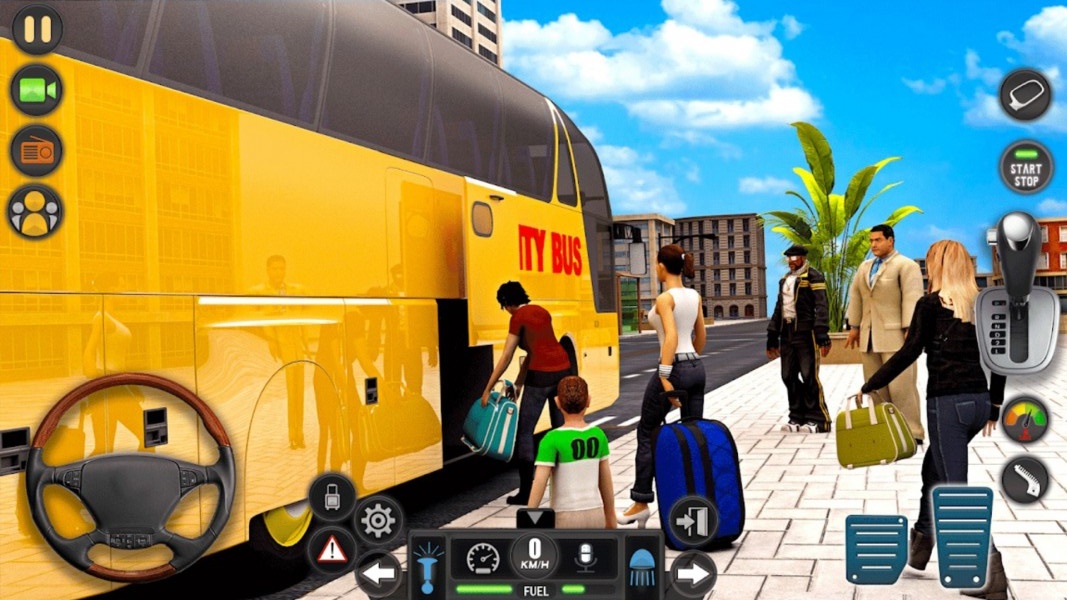
Task: Collapse the dashboard panel with the down arrow
Action: point(534,518)
